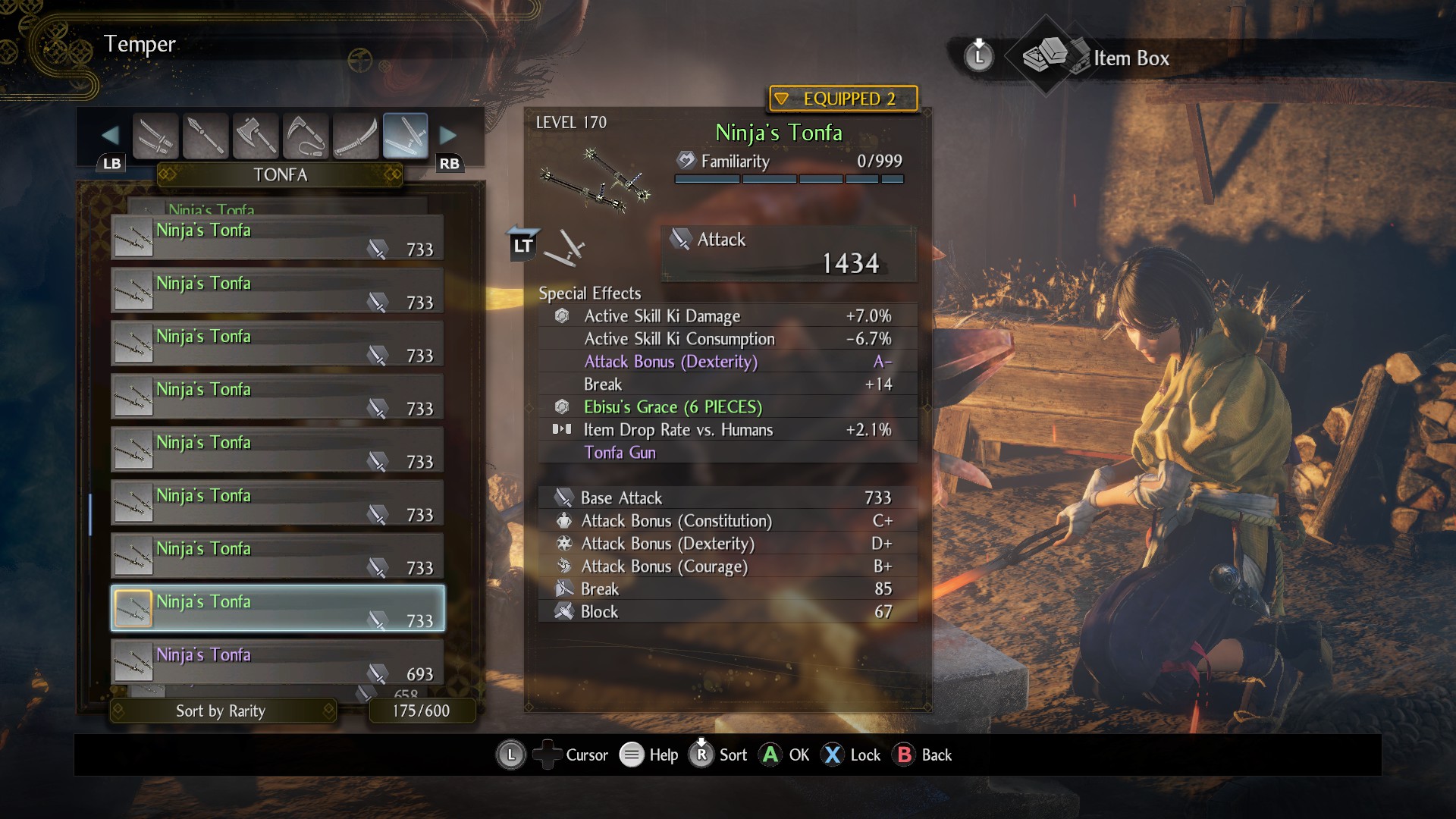Viewport: 1456px width, 819px height.
Task: Select the odachi curved blade category tab
Action: 356,136
